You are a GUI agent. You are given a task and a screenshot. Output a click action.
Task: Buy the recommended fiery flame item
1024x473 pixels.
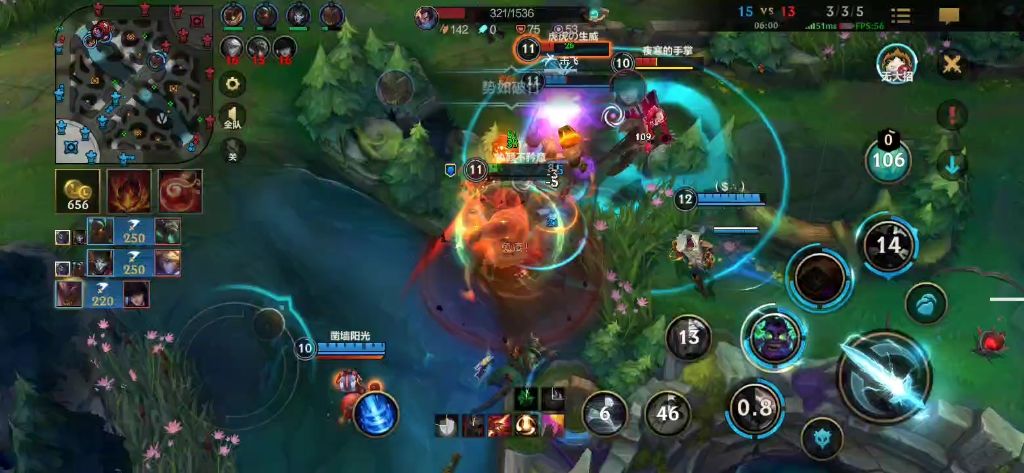[x=131, y=190]
